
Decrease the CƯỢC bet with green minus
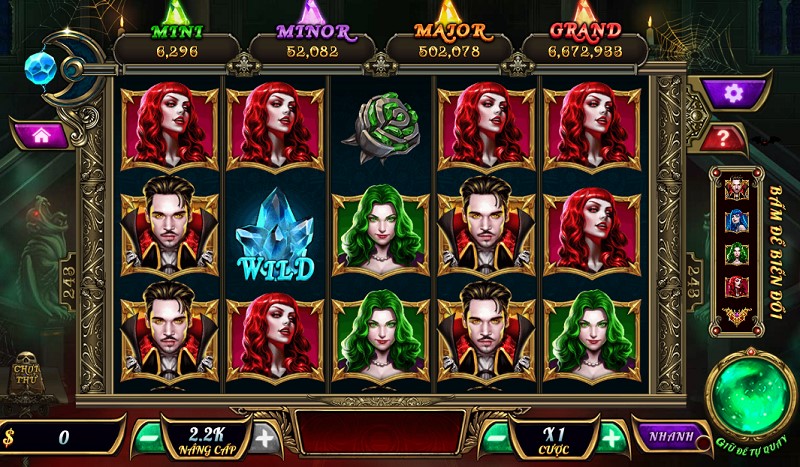pos(495,437)
